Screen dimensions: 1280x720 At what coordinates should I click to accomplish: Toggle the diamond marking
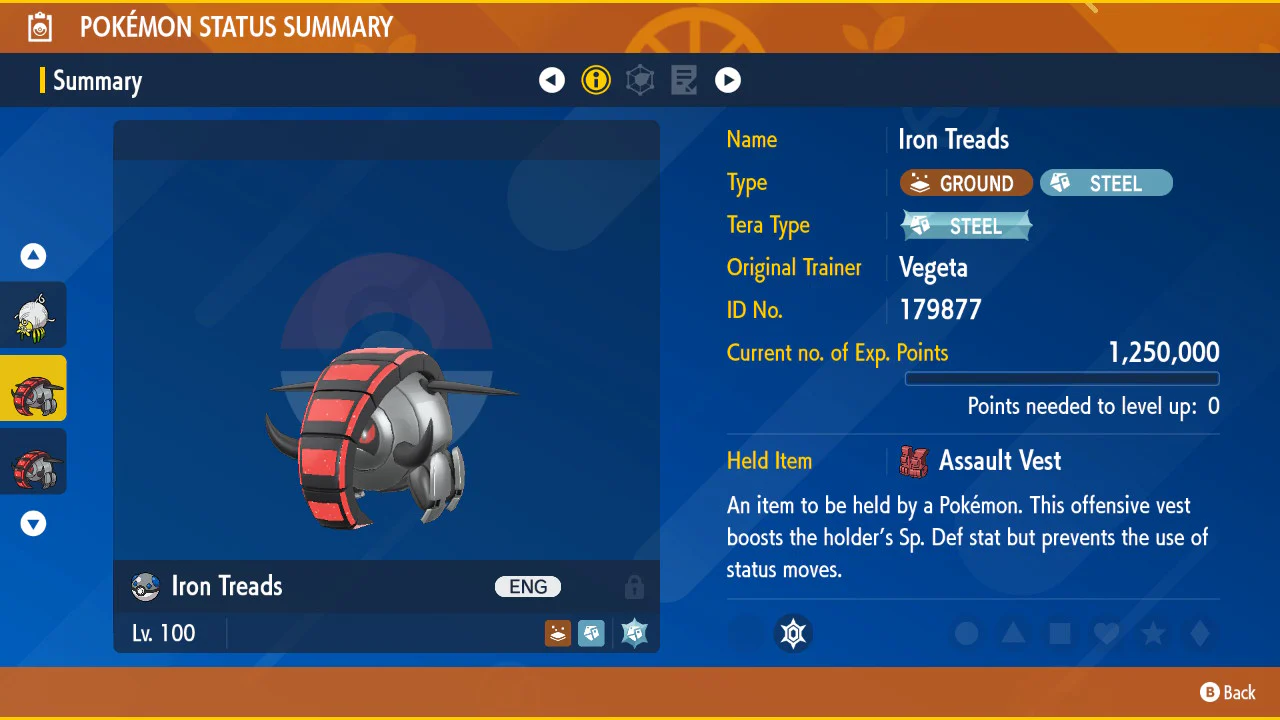[x=1200, y=634]
